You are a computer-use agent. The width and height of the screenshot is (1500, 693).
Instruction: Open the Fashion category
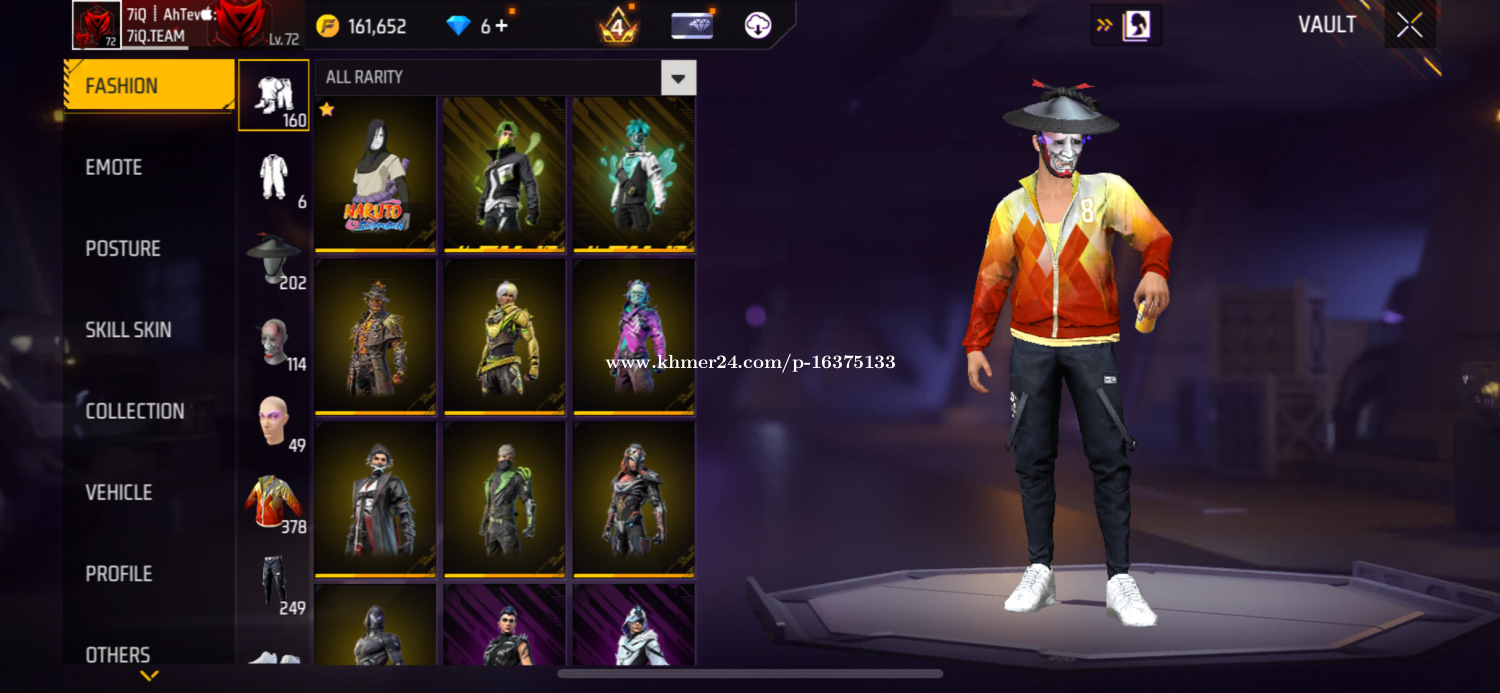(148, 86)
